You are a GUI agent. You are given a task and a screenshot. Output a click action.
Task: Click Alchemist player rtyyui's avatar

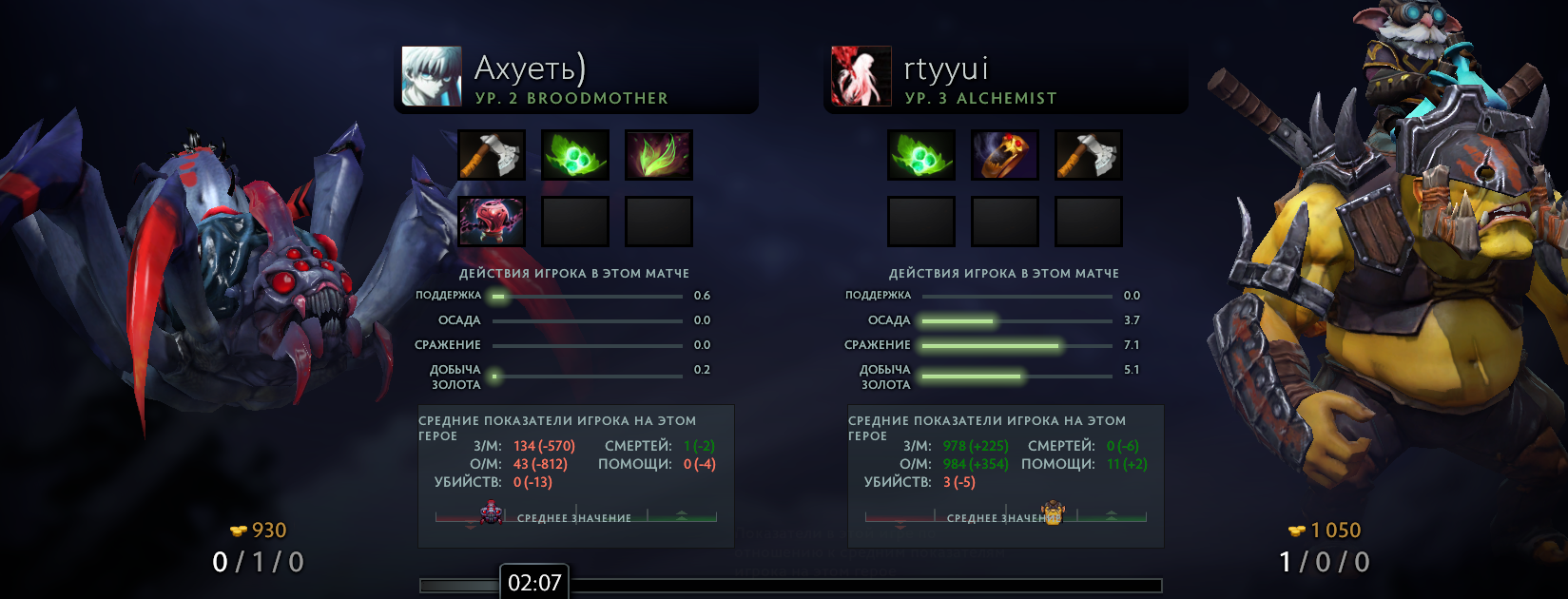[861, 76]
